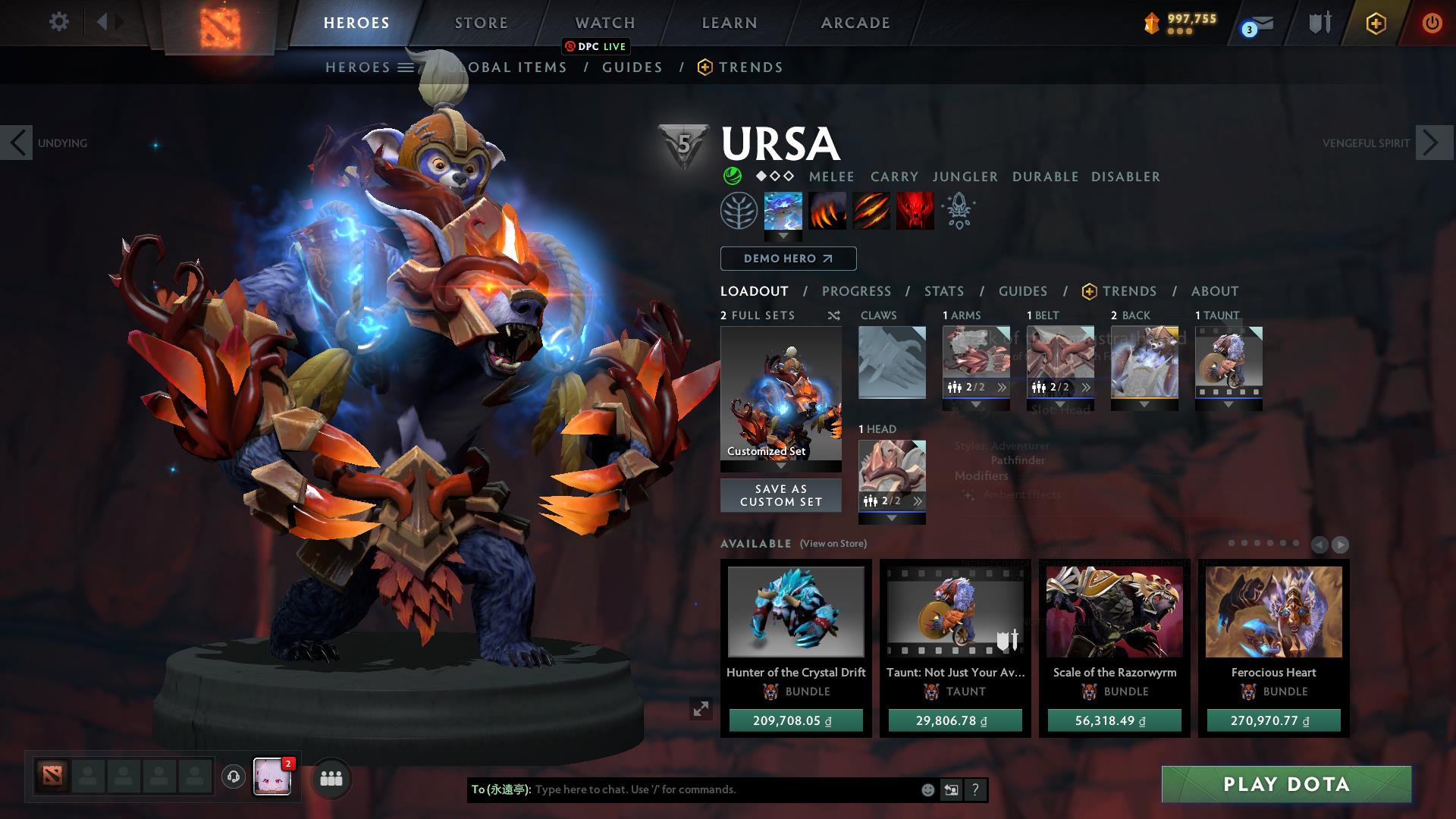Expand the 2 BACK slot dropdown arrow
The height and width of the screenshot is (819, 1456).
pyautogui.click(x=1145, y=405)
